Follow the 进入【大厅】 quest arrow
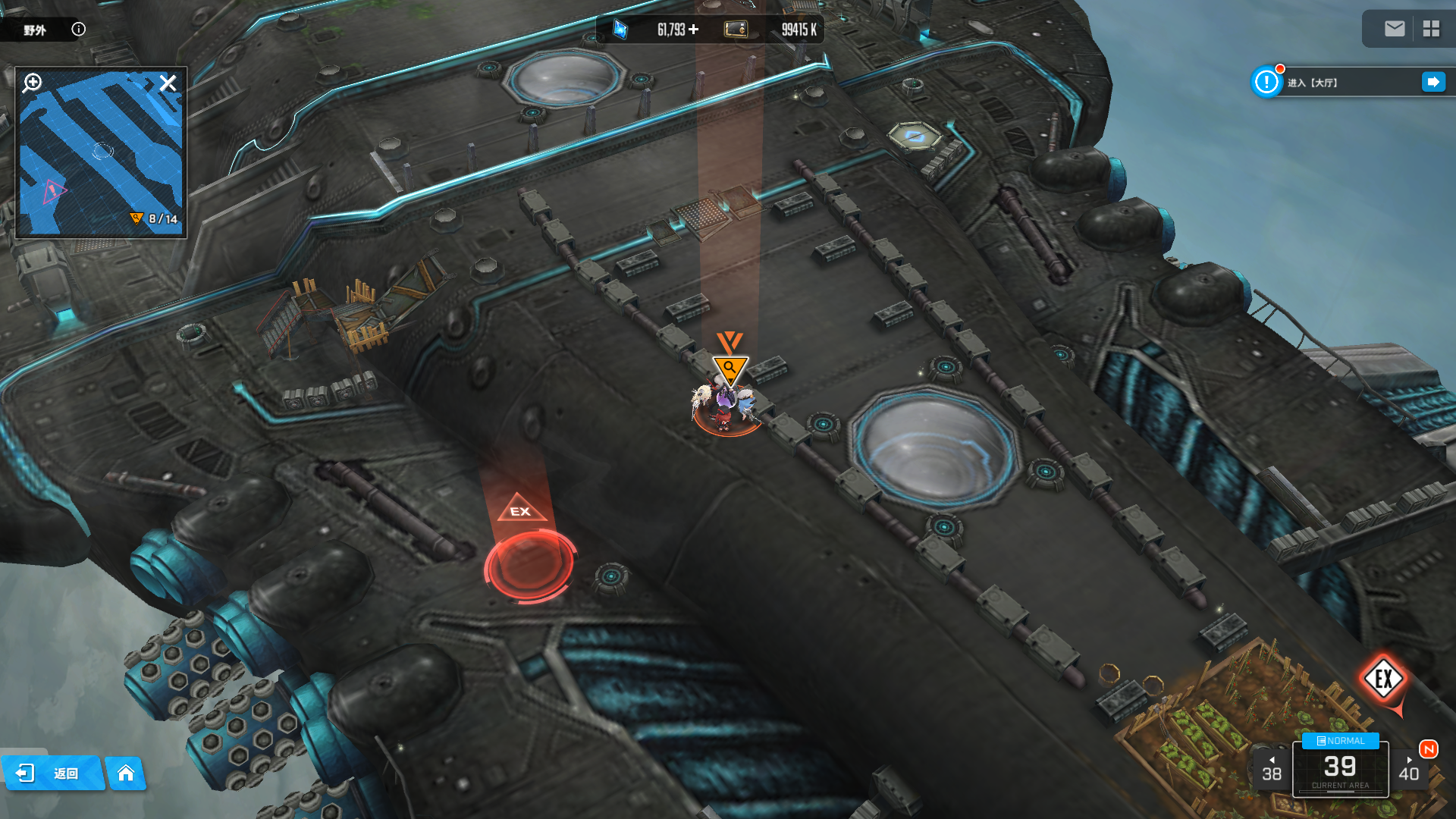The height and width of the screenshot is (819, 1456). pyautogui.click(x=1432, y=82)
